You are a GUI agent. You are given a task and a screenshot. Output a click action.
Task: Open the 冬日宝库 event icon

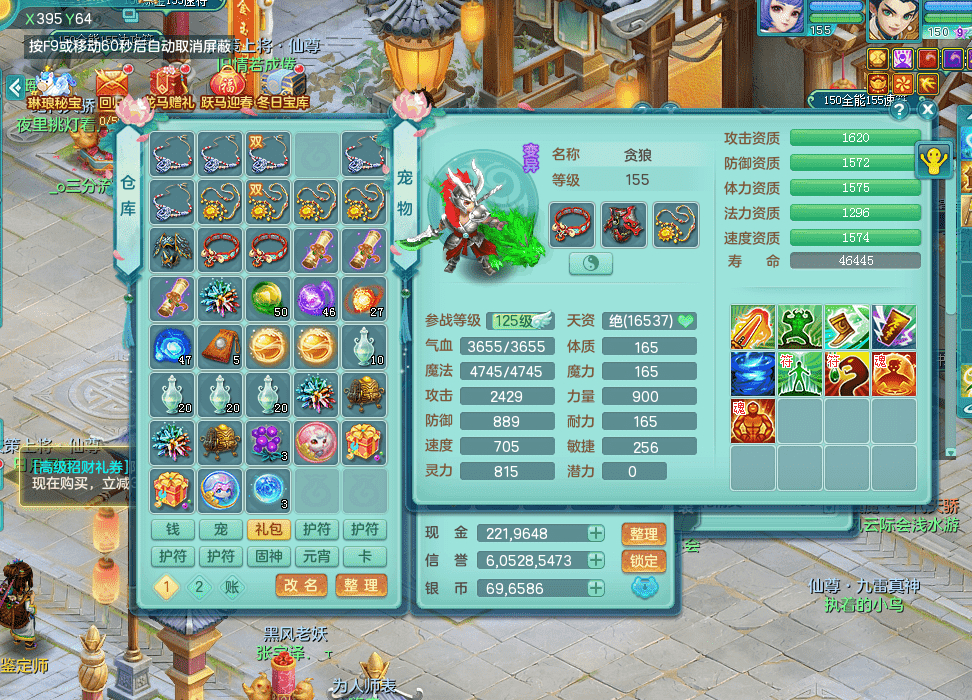[x=283, y=86]
